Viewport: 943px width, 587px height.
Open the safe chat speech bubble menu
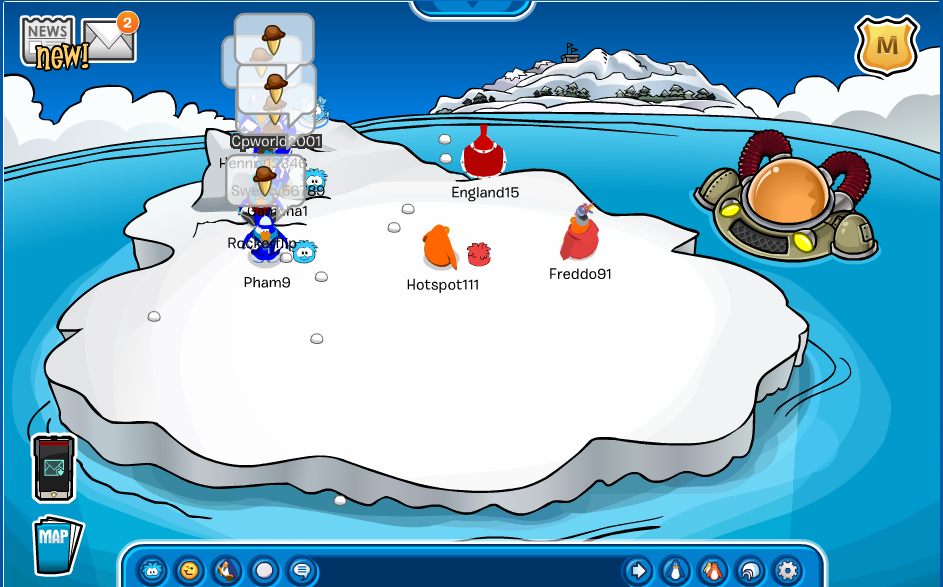(x=301, y=570)
